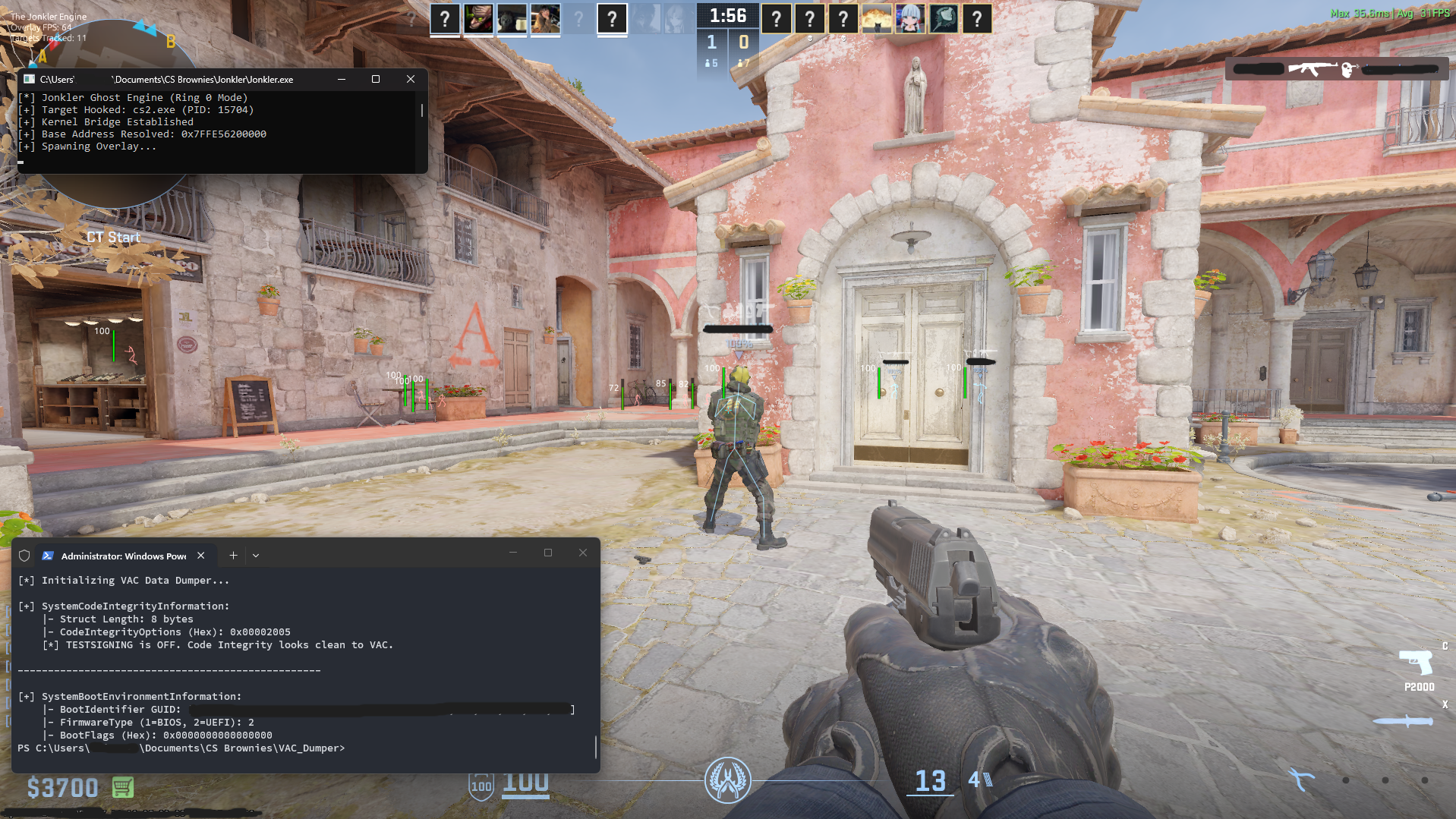Maximize the Jonkler.exe console window
Image resolution: width=1456 pixels, height=819 pixels.
tap(376, 79)
